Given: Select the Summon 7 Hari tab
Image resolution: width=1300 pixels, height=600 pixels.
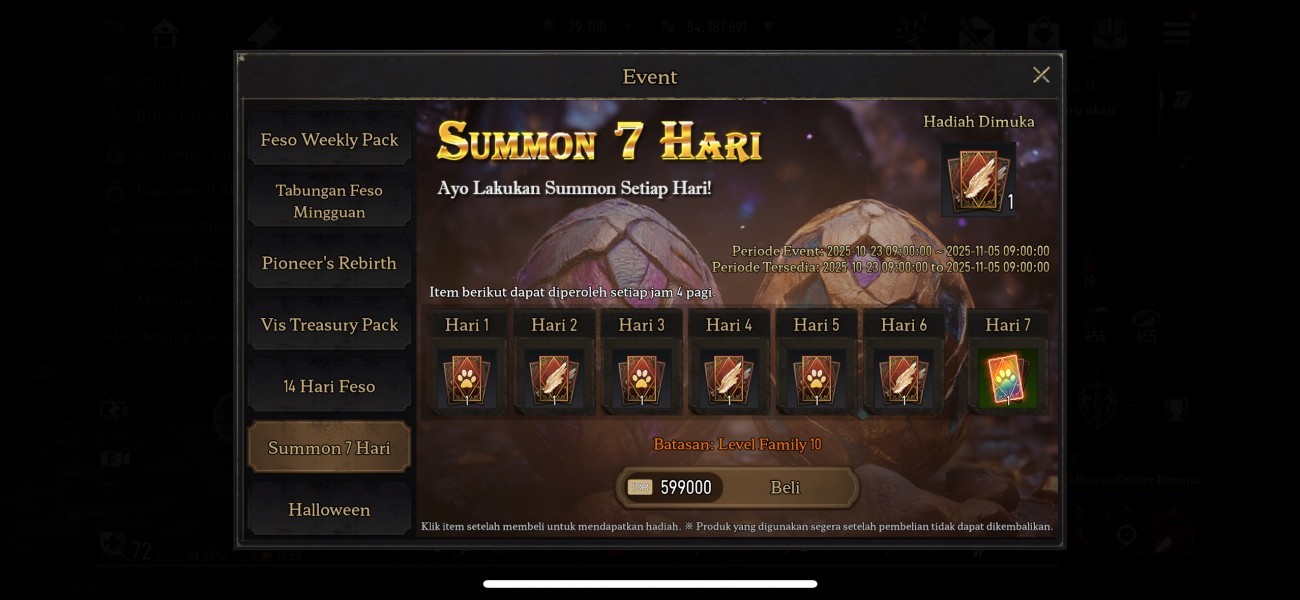Looking at the screenshot, I should [329, 448].
